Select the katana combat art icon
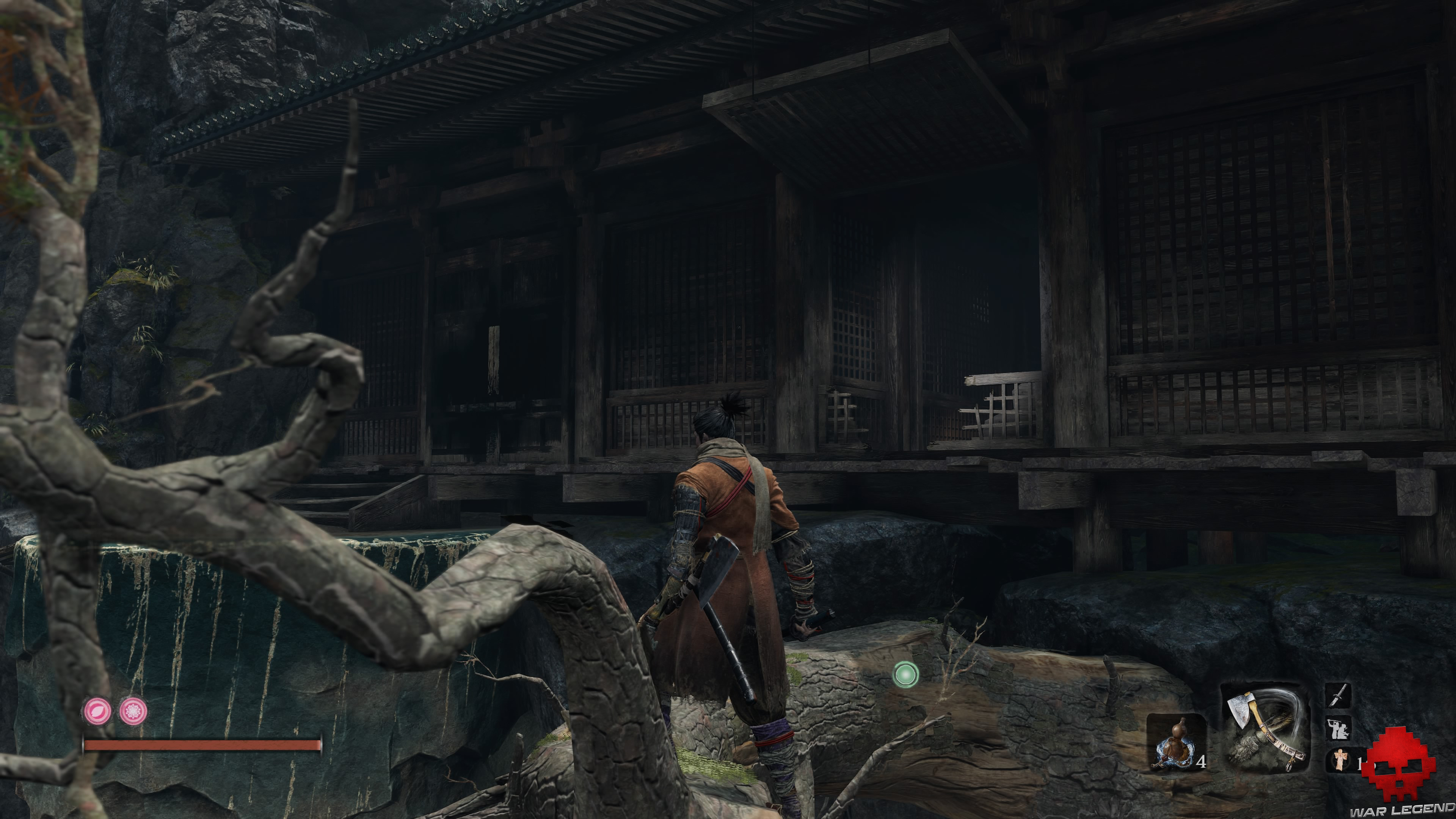The height and width of the screenshot is (819, 1456). click(x=1338, y=695)
